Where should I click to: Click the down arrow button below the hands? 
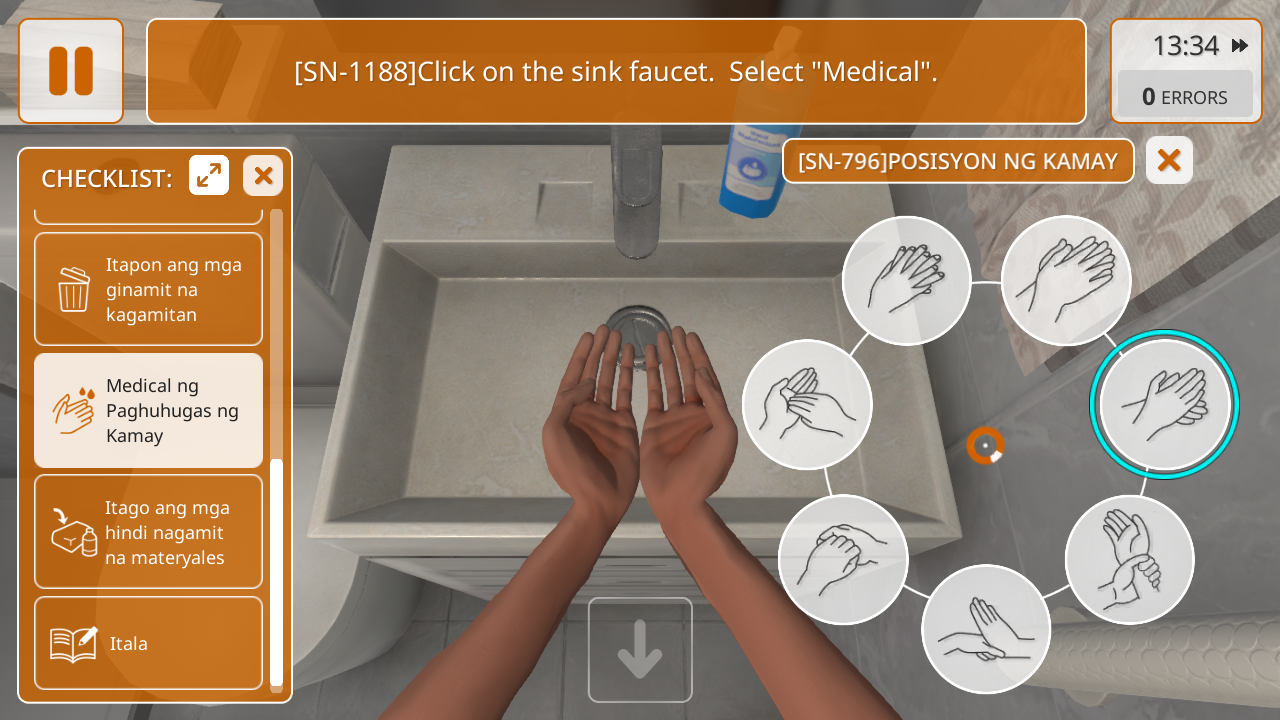(x=640, y=650)
